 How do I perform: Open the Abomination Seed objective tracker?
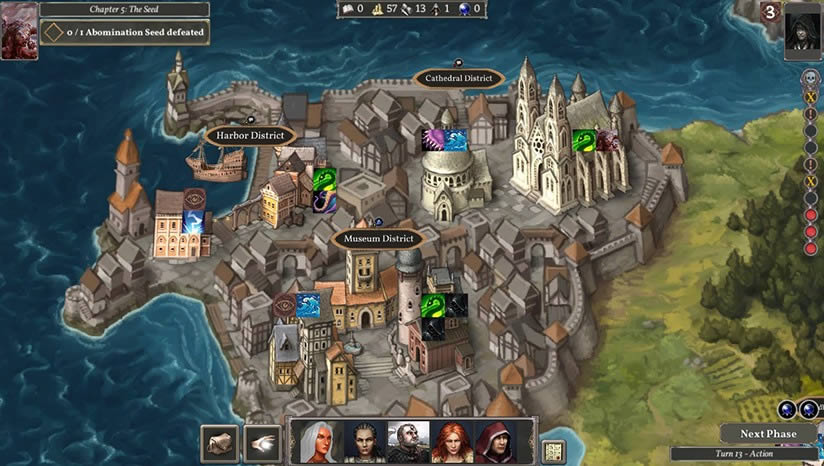pos(125,32)
